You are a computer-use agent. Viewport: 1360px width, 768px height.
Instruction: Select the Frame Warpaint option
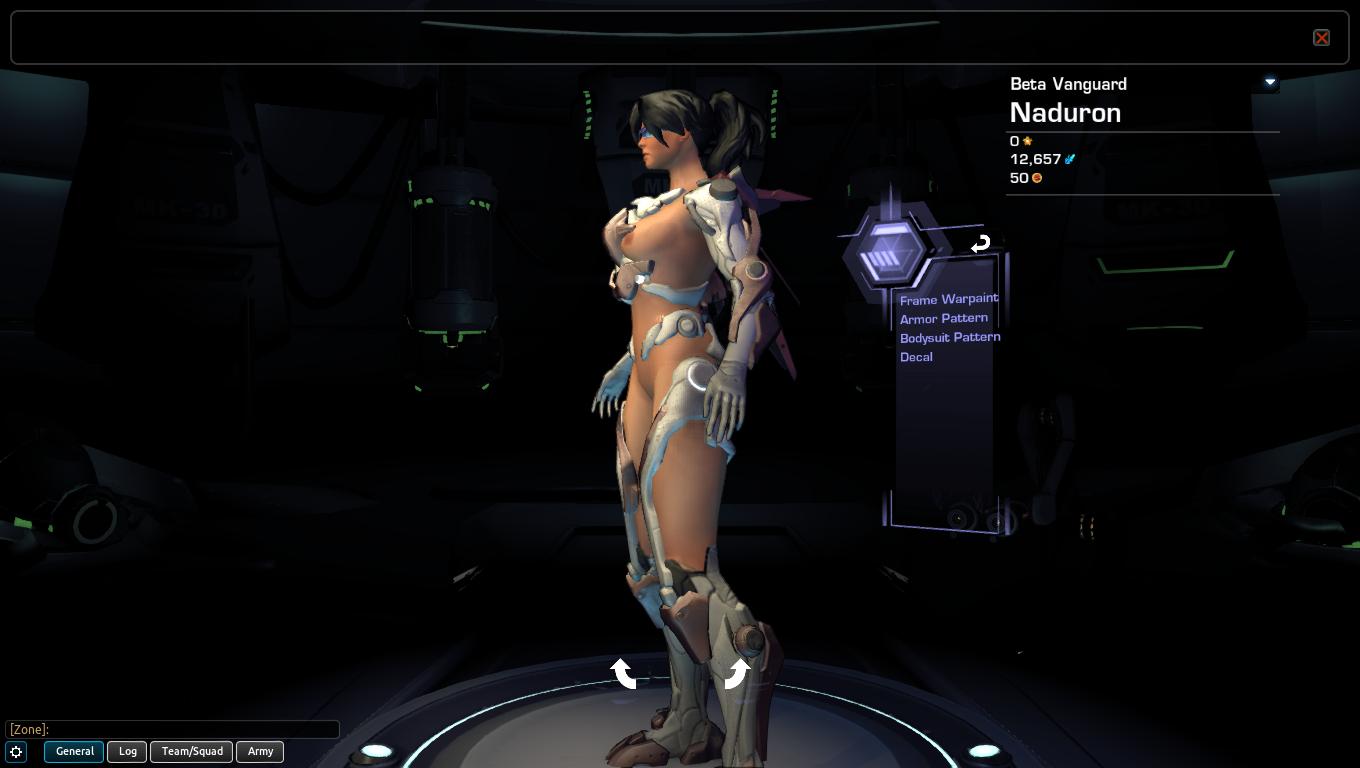[948, 299]
